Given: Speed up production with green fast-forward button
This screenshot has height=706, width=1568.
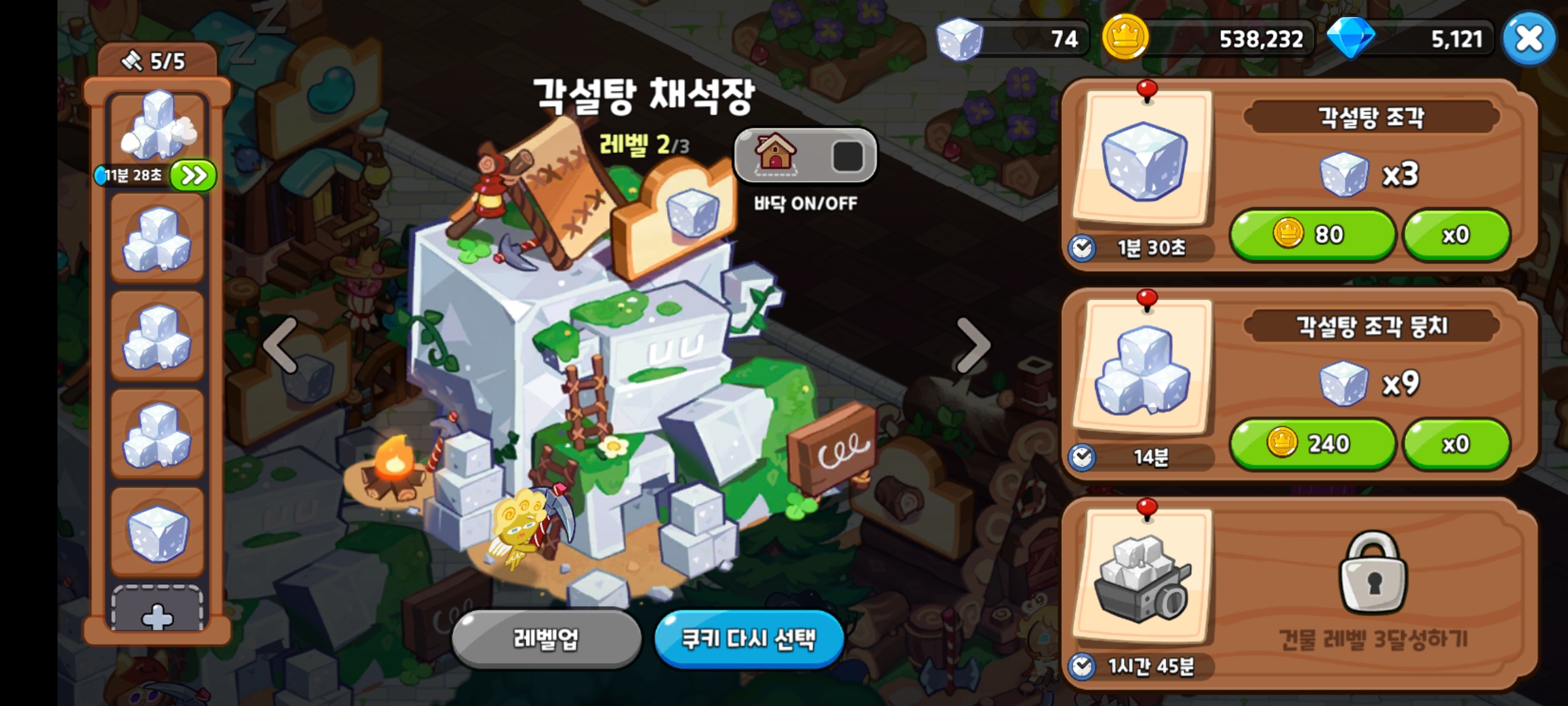Looking at the screenshot, I should [193, 175].
